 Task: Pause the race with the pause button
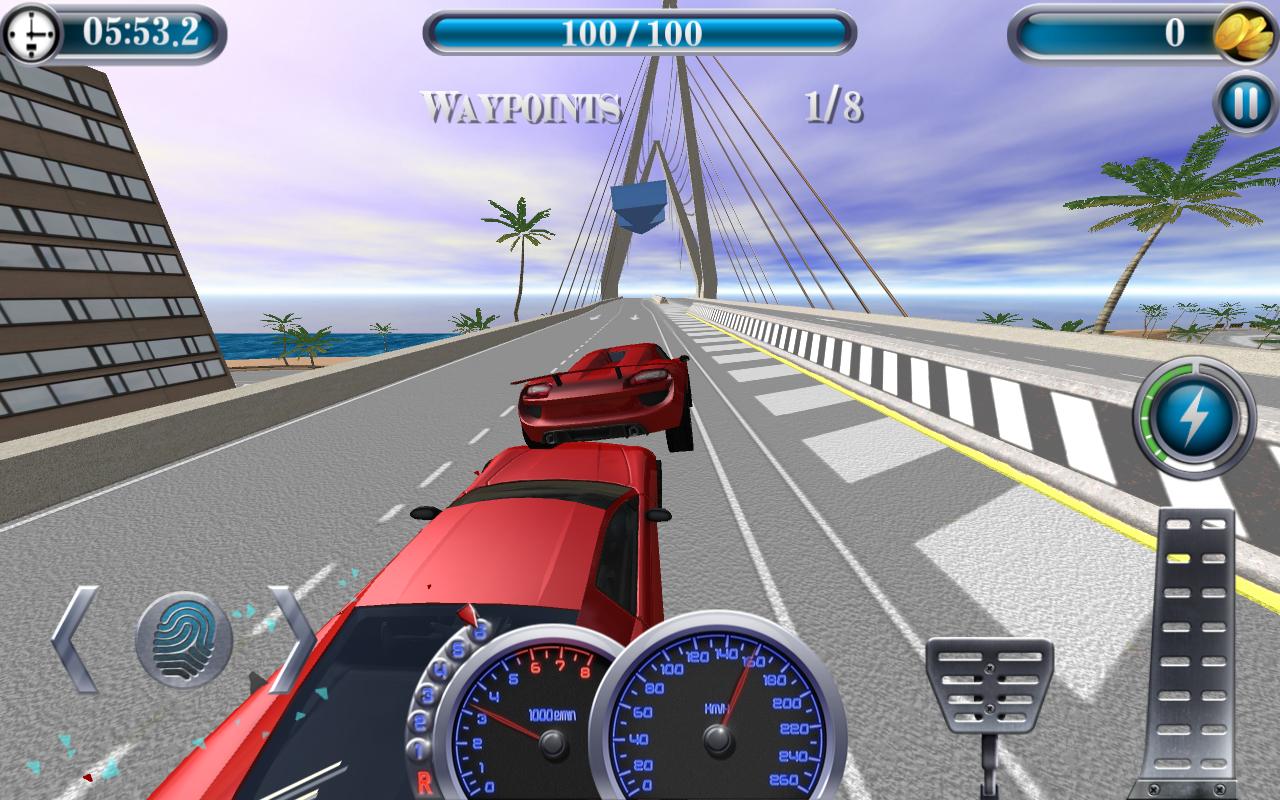(x=1243, y=99)
